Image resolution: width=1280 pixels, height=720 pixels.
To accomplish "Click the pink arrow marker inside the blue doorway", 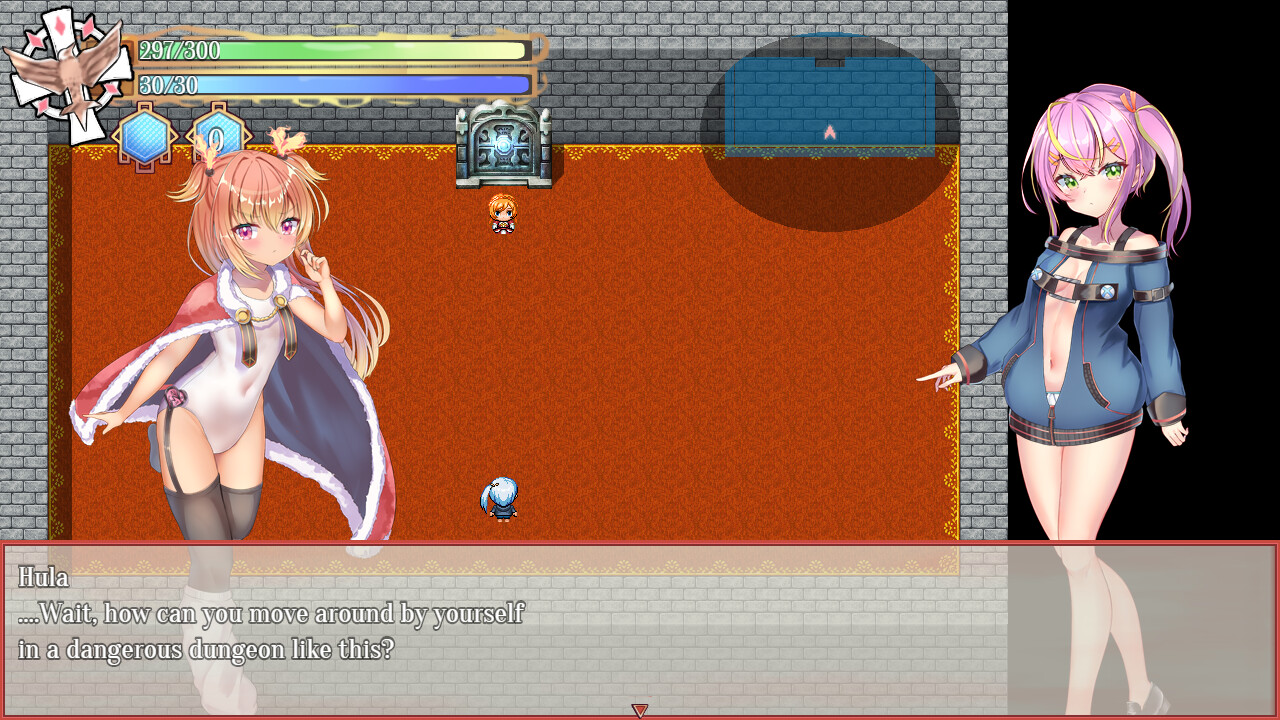I will pyautogui.click(x=828, y=130).
